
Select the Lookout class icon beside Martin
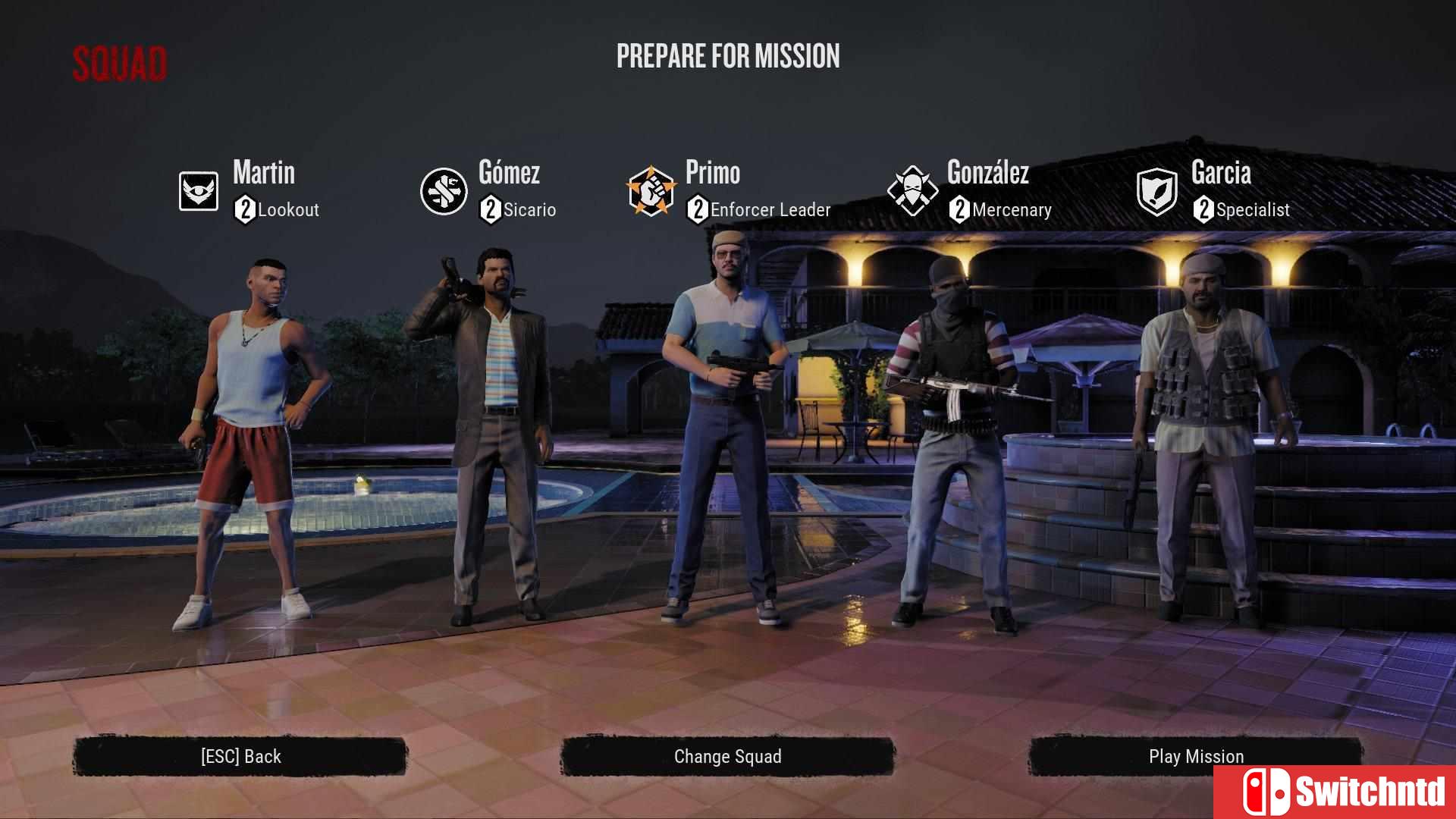click(199, 191)
